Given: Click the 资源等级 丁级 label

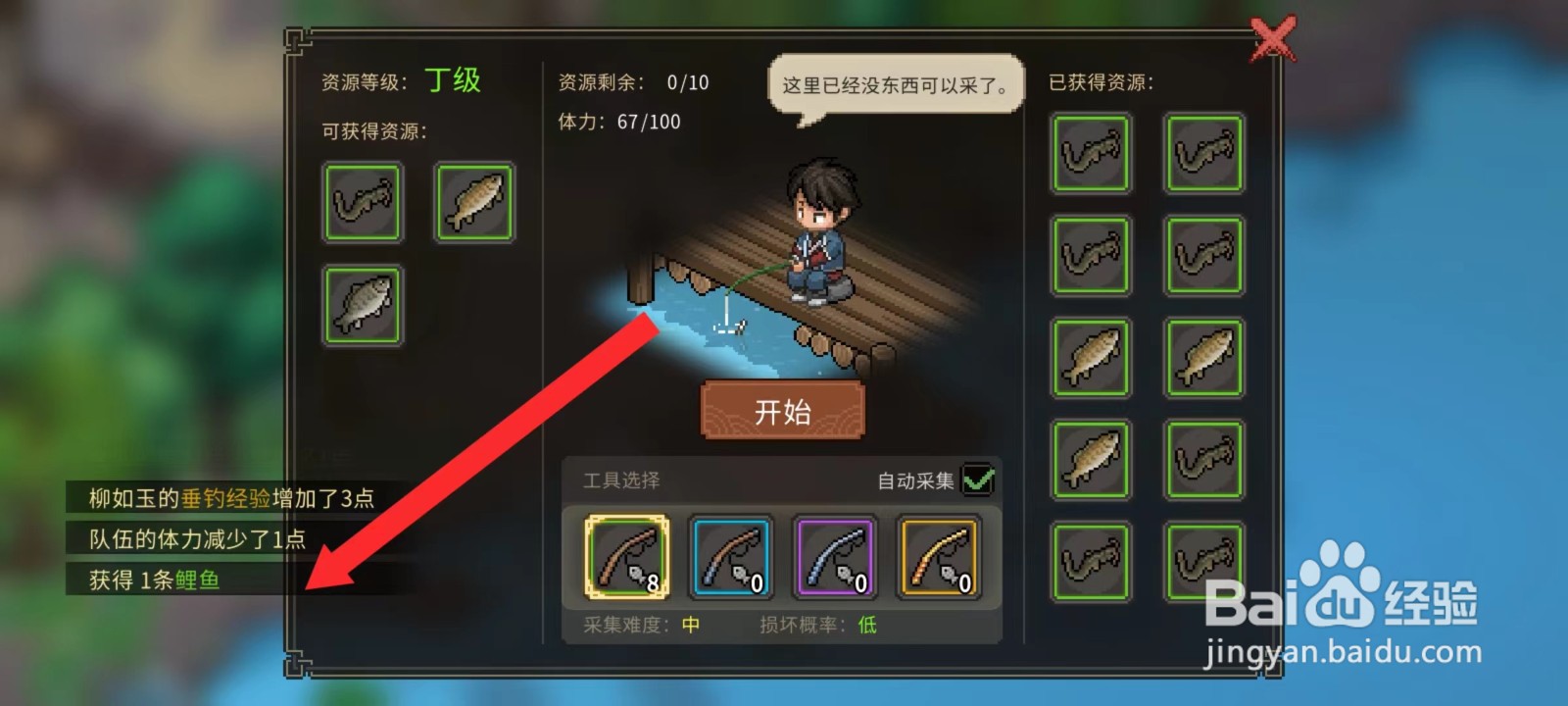Looking at the screenshot, I should click(x=399, y=79).
